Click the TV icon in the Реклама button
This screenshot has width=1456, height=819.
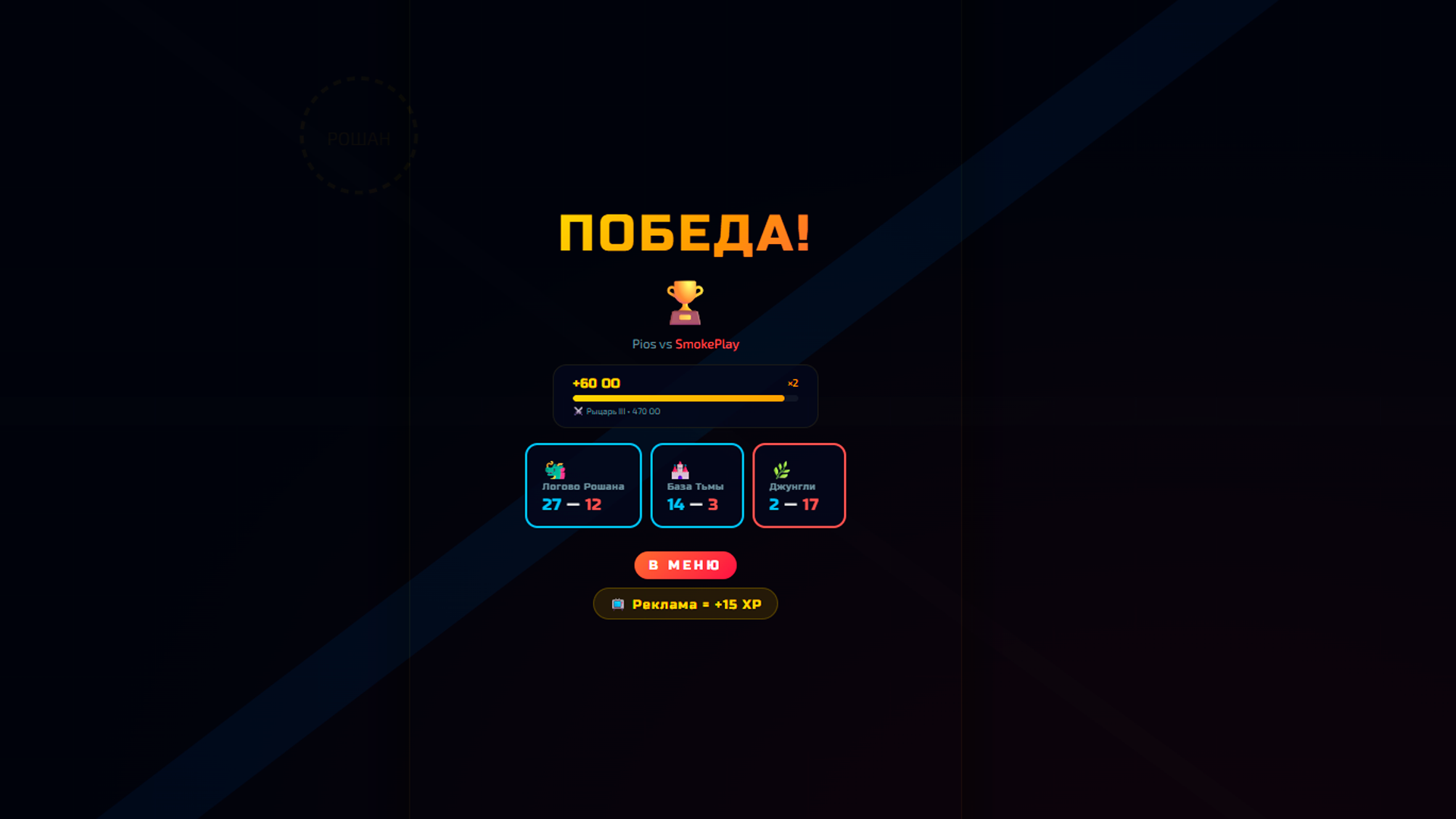[619, 604]
